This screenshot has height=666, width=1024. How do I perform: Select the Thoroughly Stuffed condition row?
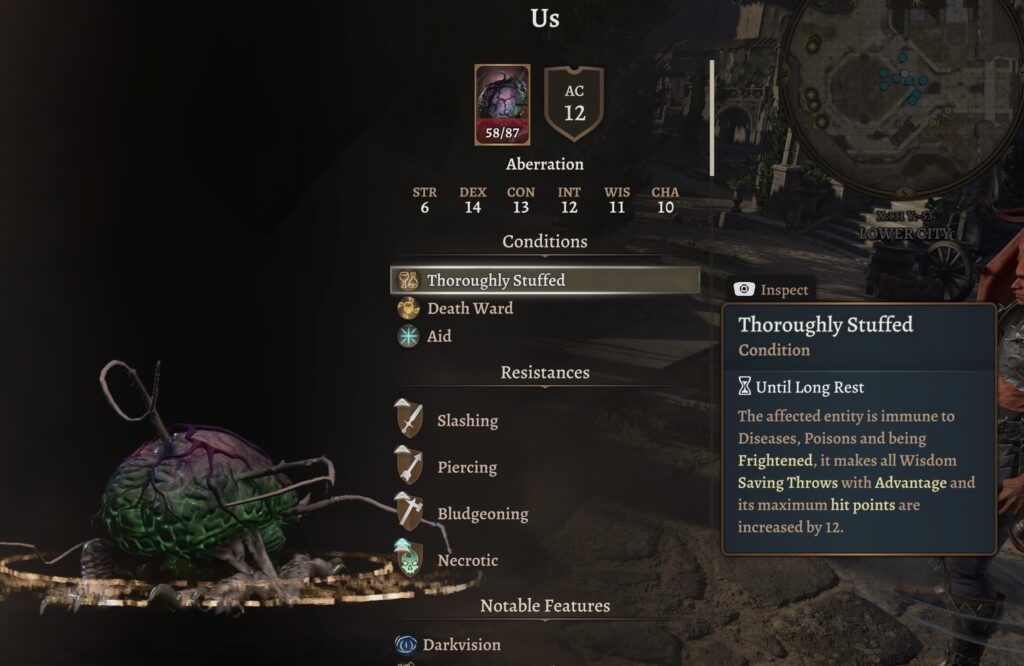[545, 280]
